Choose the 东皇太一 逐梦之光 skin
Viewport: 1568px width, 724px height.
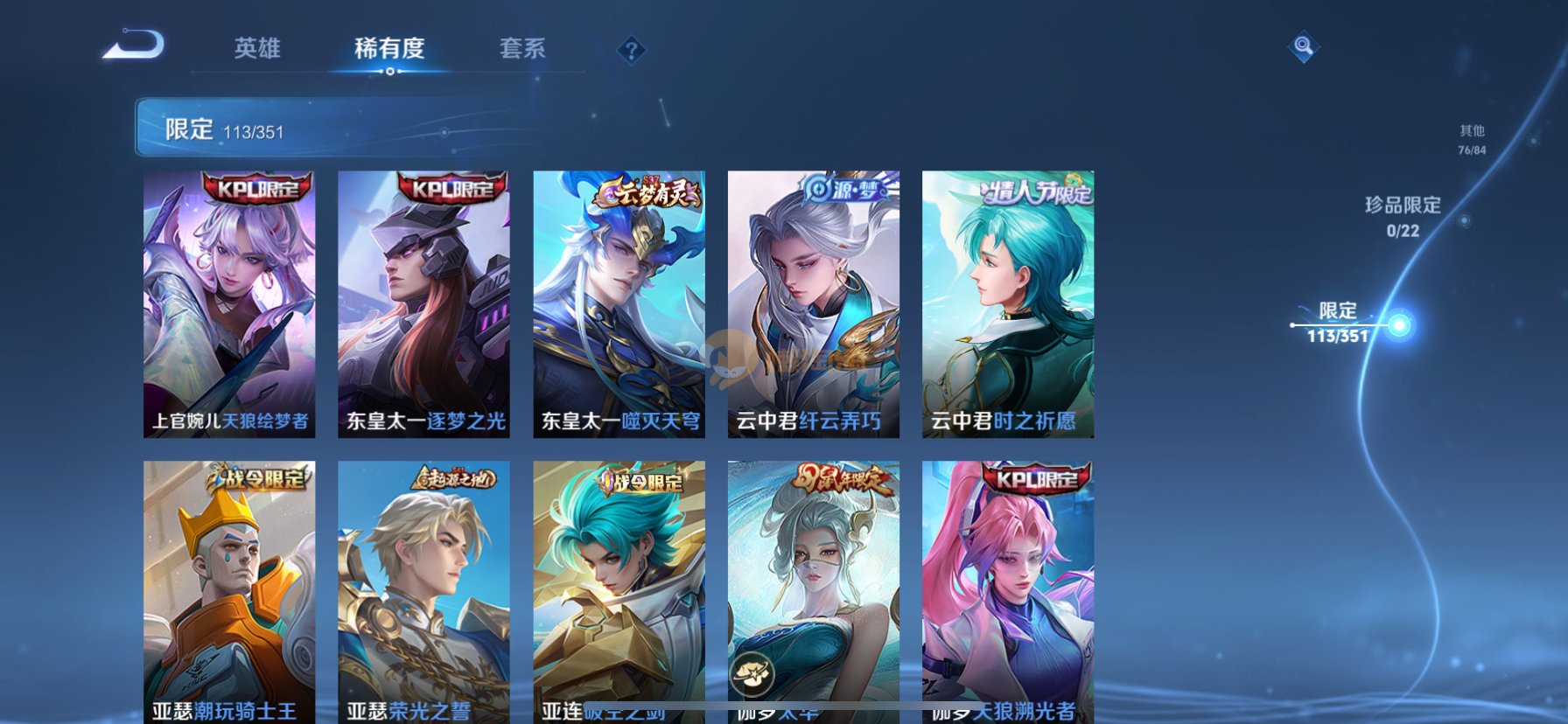point(423,303)
